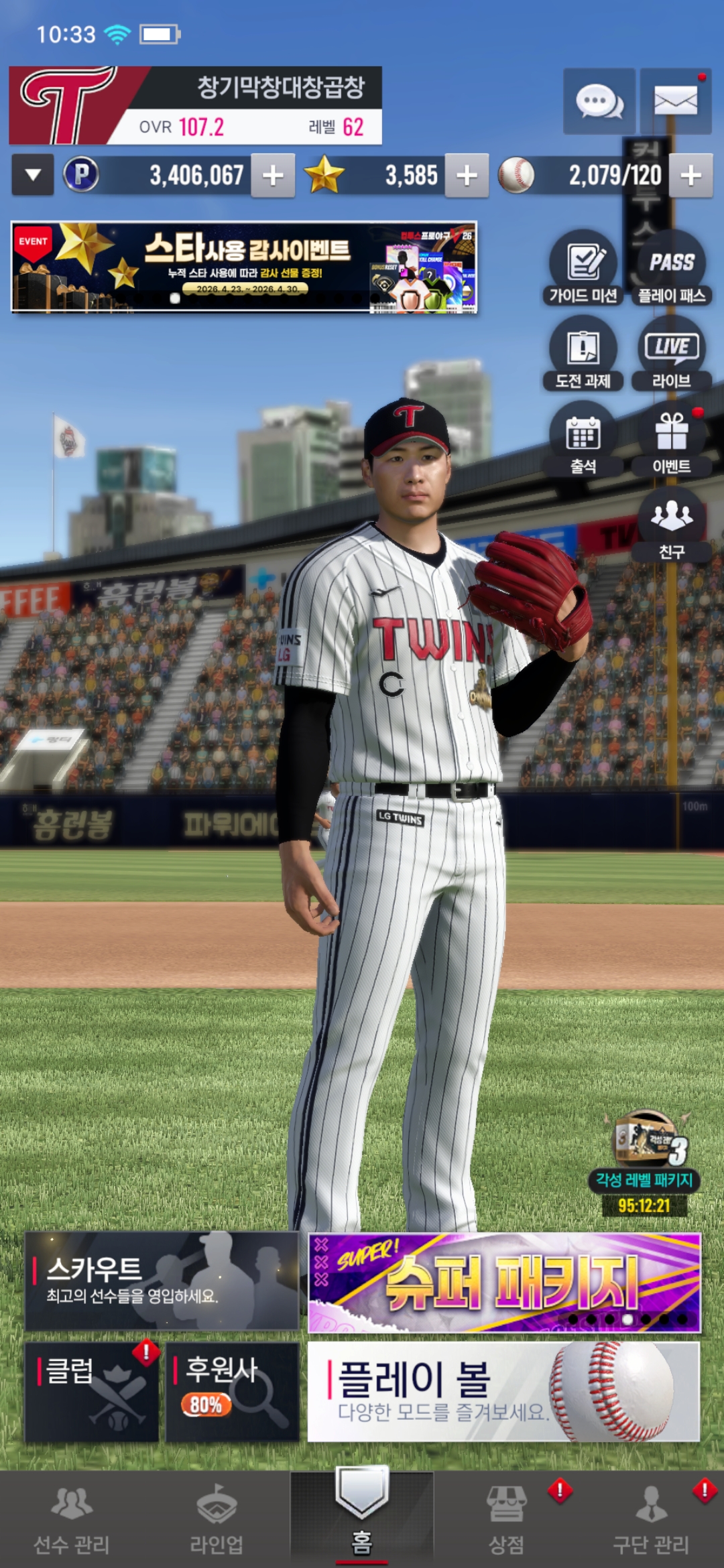
Task: Open the 각성 레벨 패키지 offer
Action: 645,1161
